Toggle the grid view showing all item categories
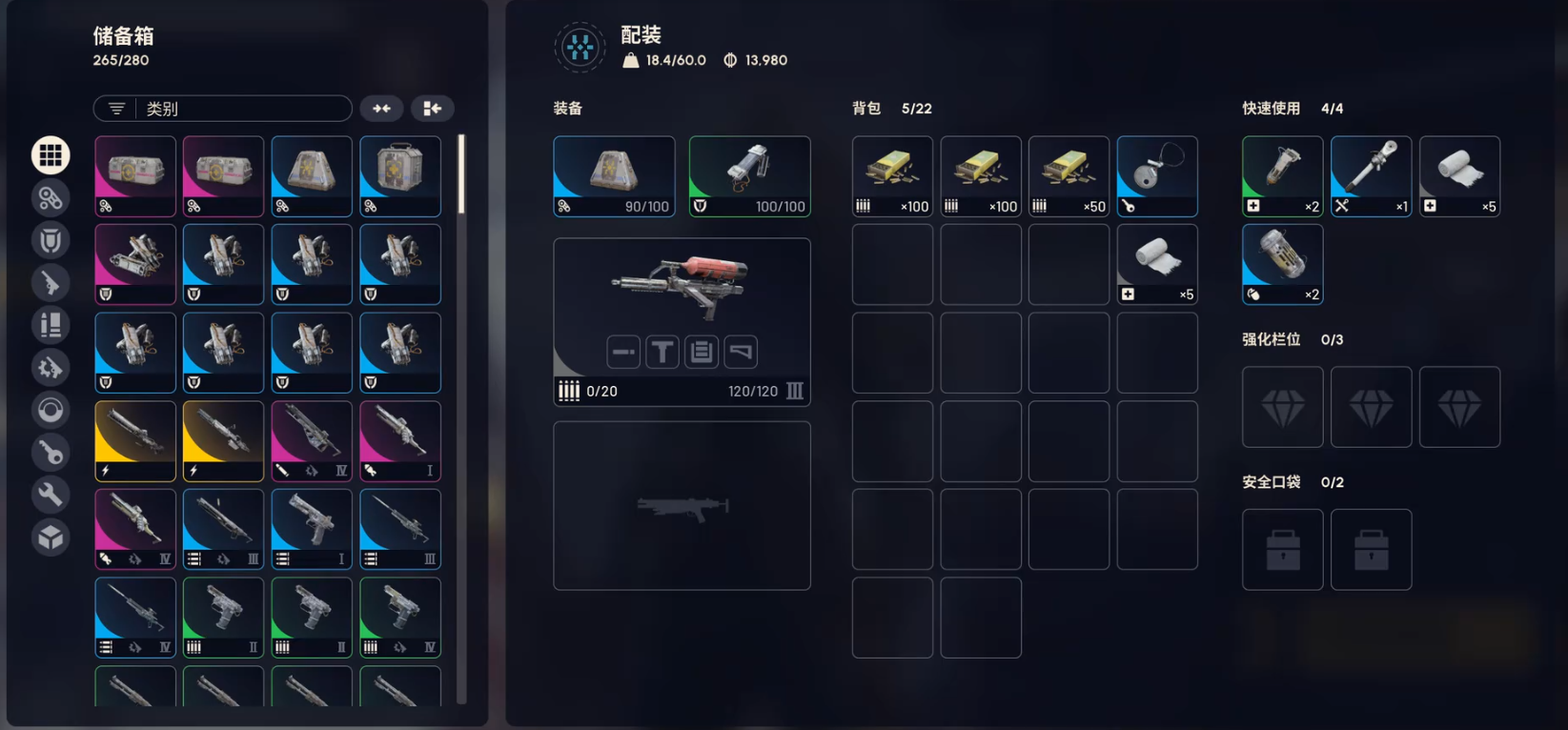 [x=51, y=154]
